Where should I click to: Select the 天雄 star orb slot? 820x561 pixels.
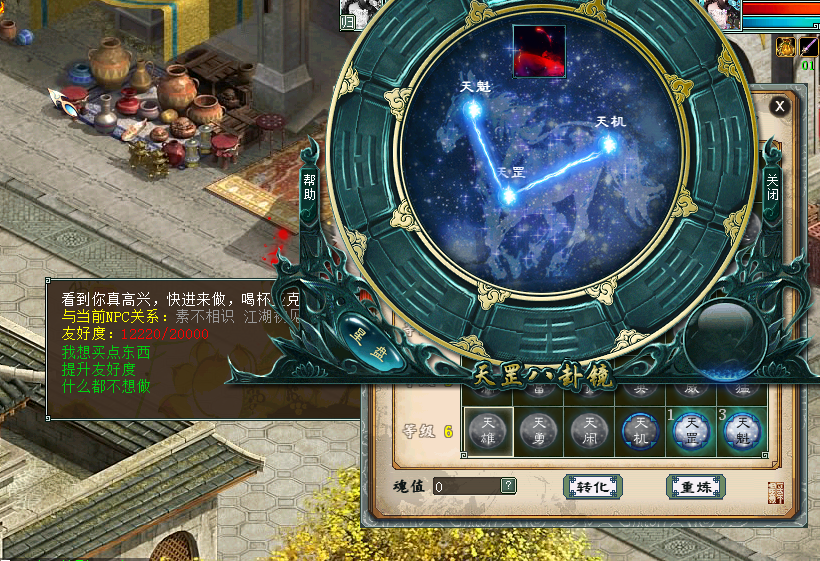click(488, 431)
